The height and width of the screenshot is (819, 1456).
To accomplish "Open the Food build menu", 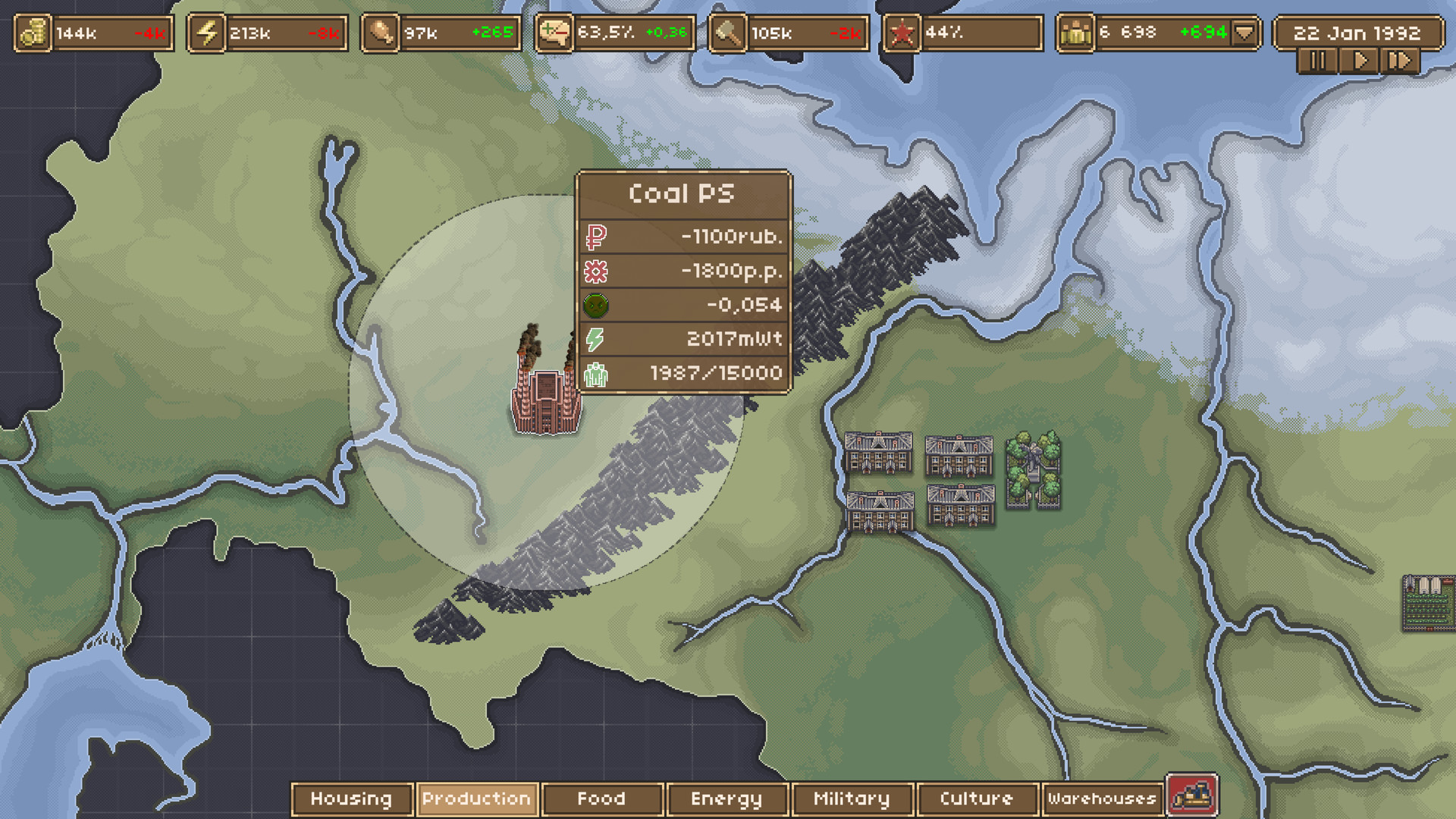I will coord(601,798).
